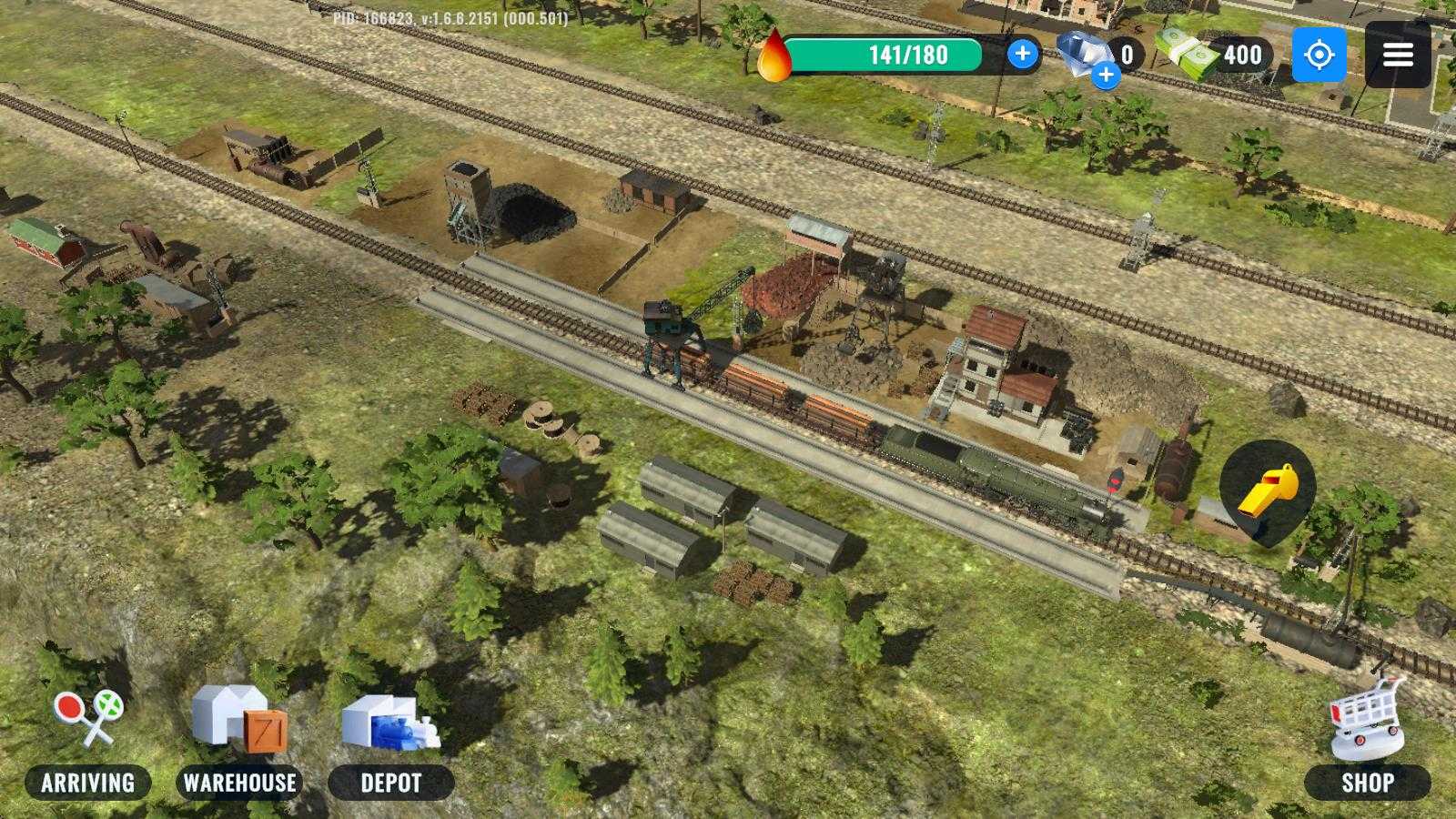This screenshot has width=1456, height=819.
Task: Buy more diamonds with the plus icon
Action: click(x=1106, y=75)
